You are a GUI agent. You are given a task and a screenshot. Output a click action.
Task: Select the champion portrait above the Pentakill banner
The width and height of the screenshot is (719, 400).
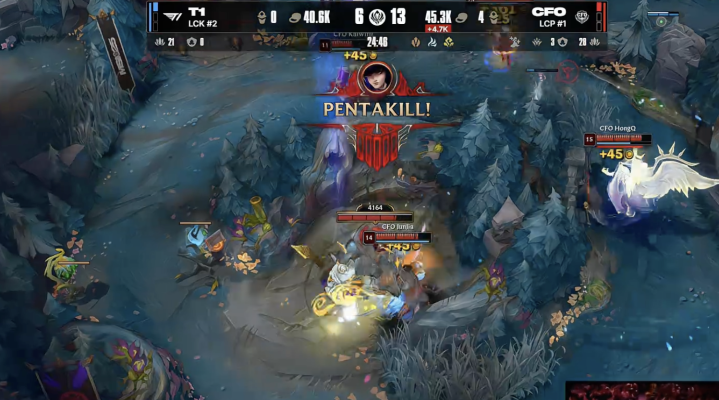(x=378, y=78)
